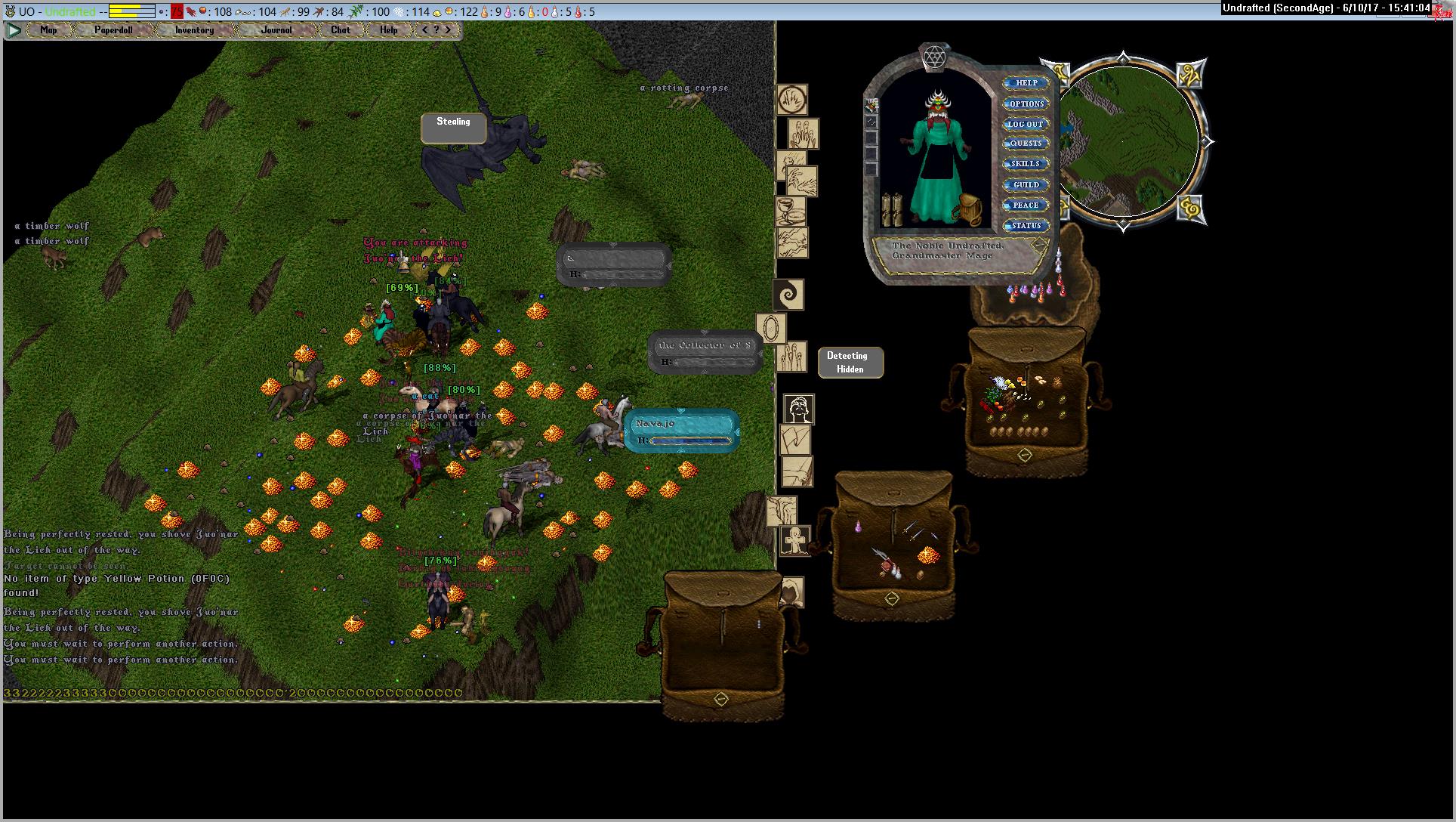Image resolution: width=1456 pixels, height=822 pixels.
Task: Open the Inventory from the menu bar
Action: click(x=194, y=30)
